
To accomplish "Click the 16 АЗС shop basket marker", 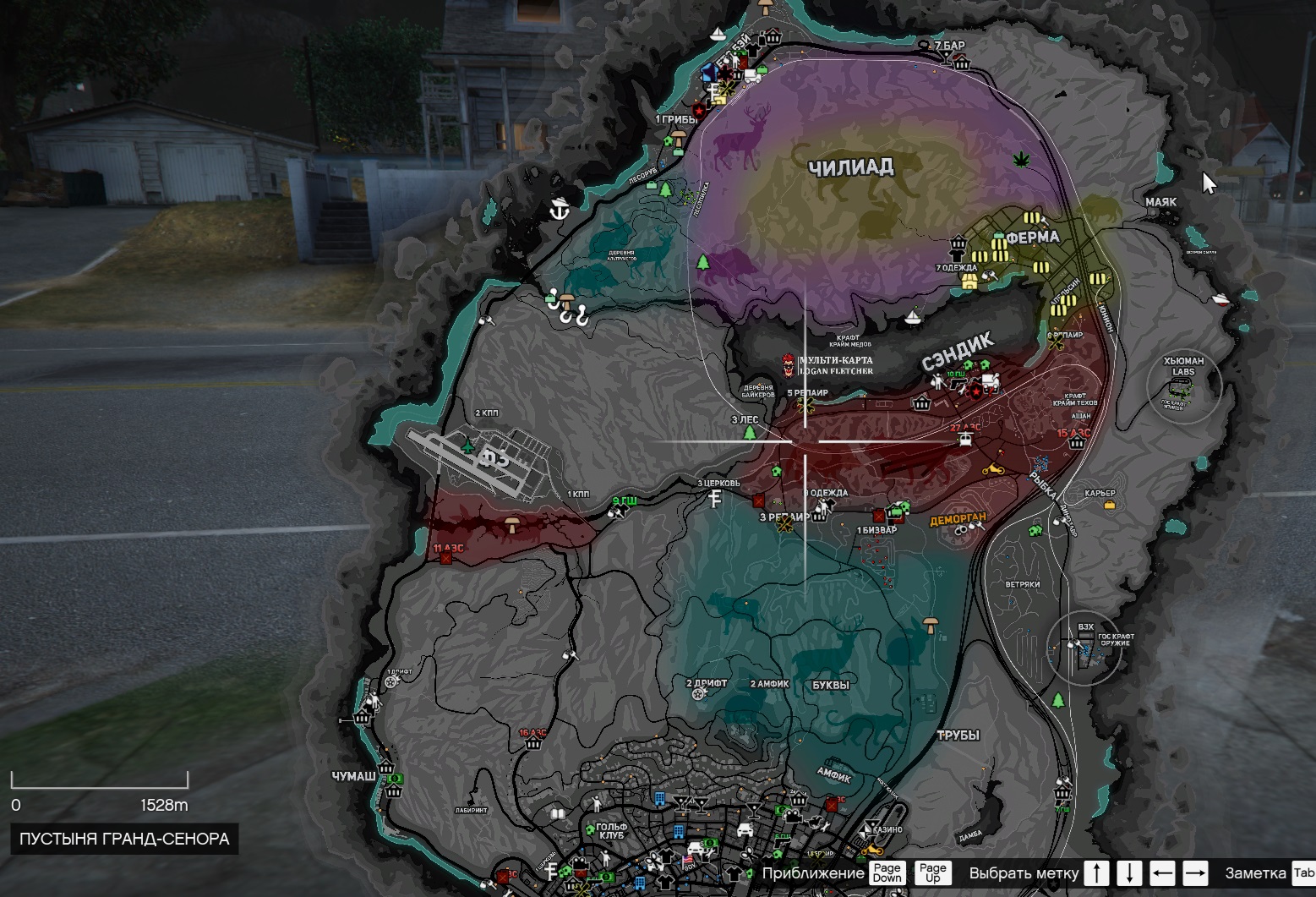I will 532,744.
